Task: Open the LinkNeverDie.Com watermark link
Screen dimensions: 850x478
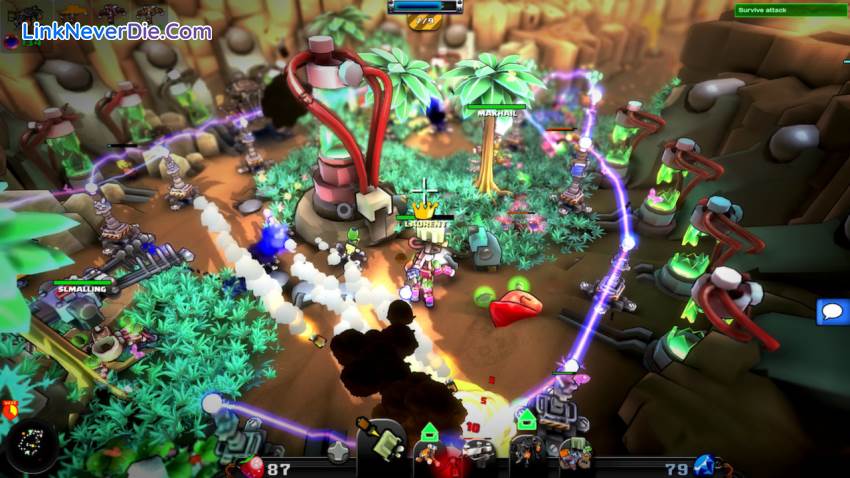Action: [x=117, y=31]
